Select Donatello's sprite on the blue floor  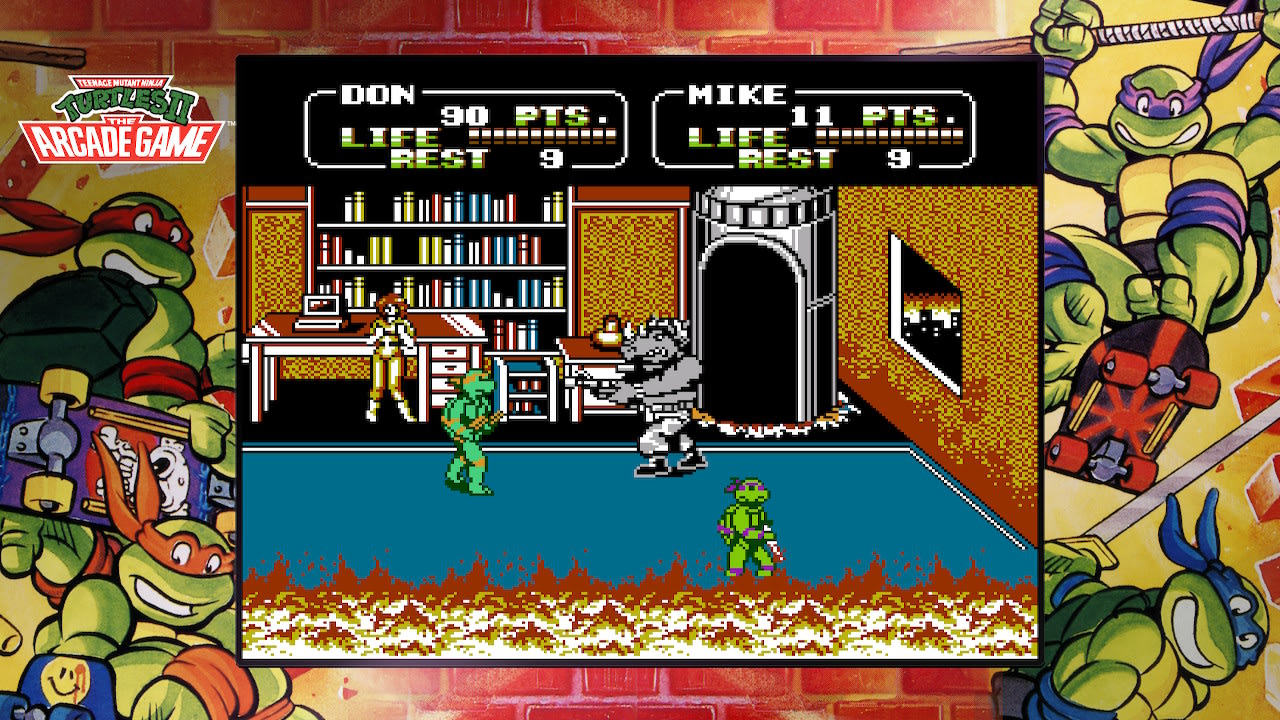point(745,520)
